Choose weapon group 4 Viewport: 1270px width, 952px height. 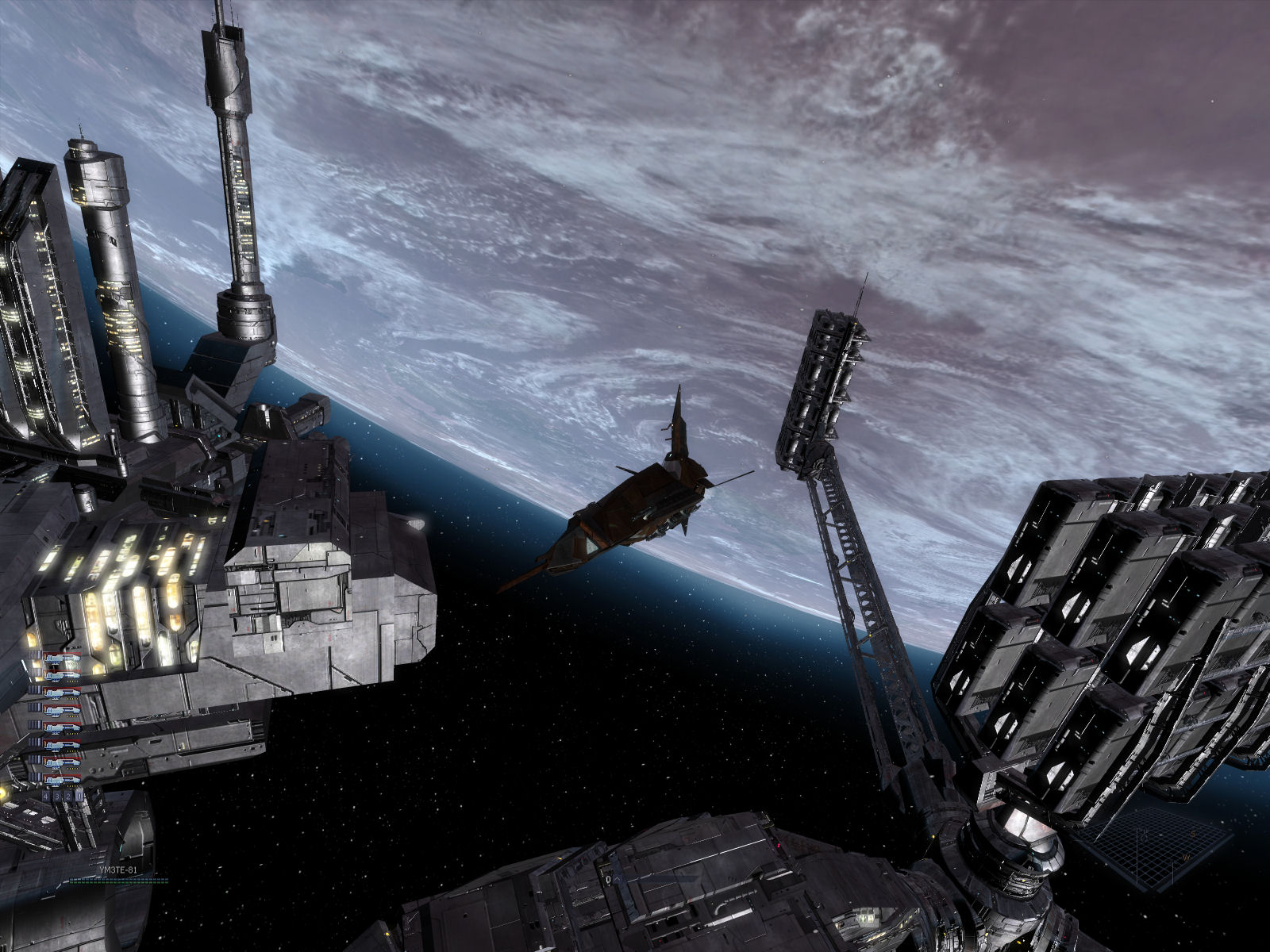(45, 797)
